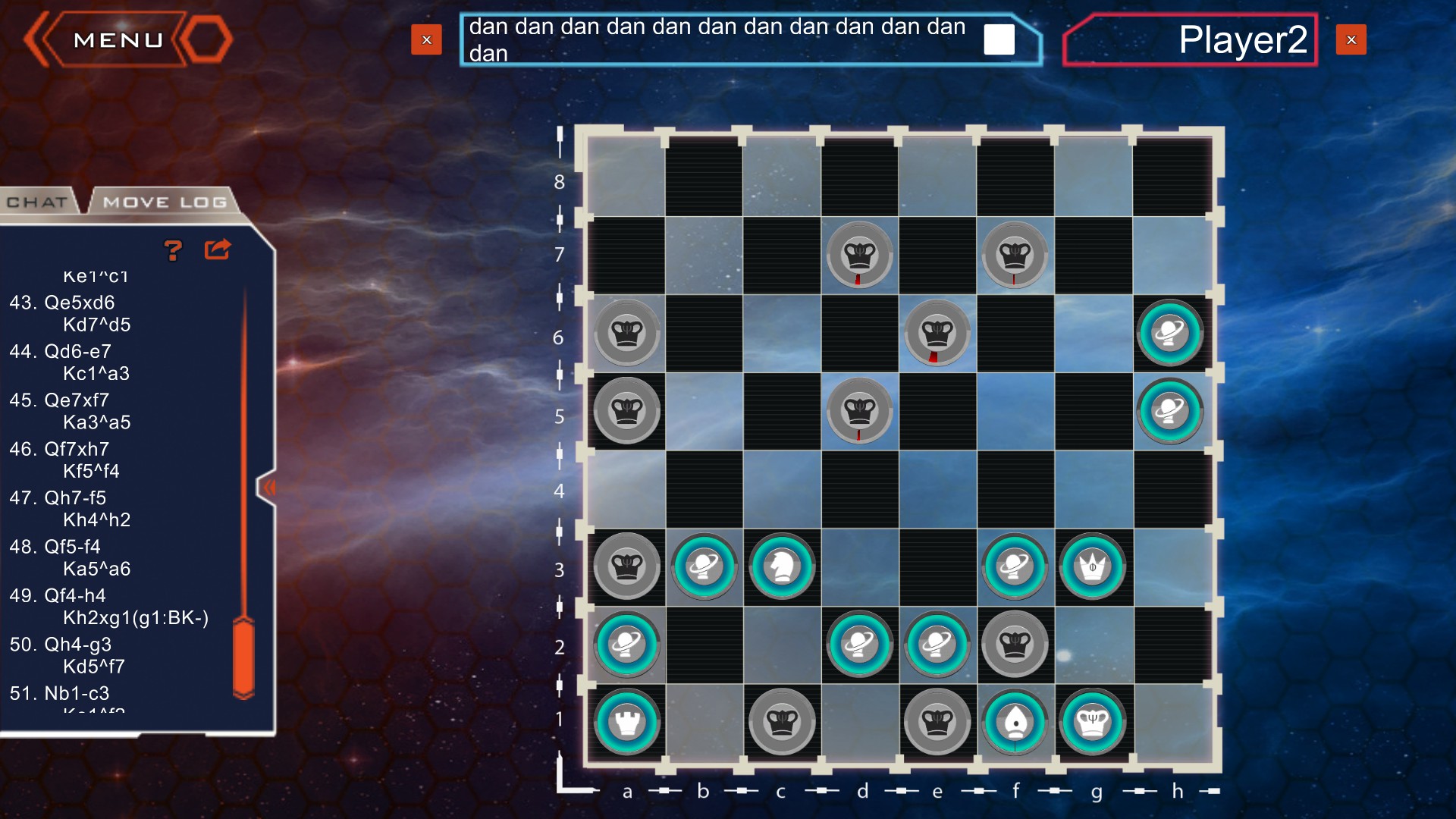1456x819 pixels.
Task: Select the white bishop piece on f1
Action: click(1015, 721)
